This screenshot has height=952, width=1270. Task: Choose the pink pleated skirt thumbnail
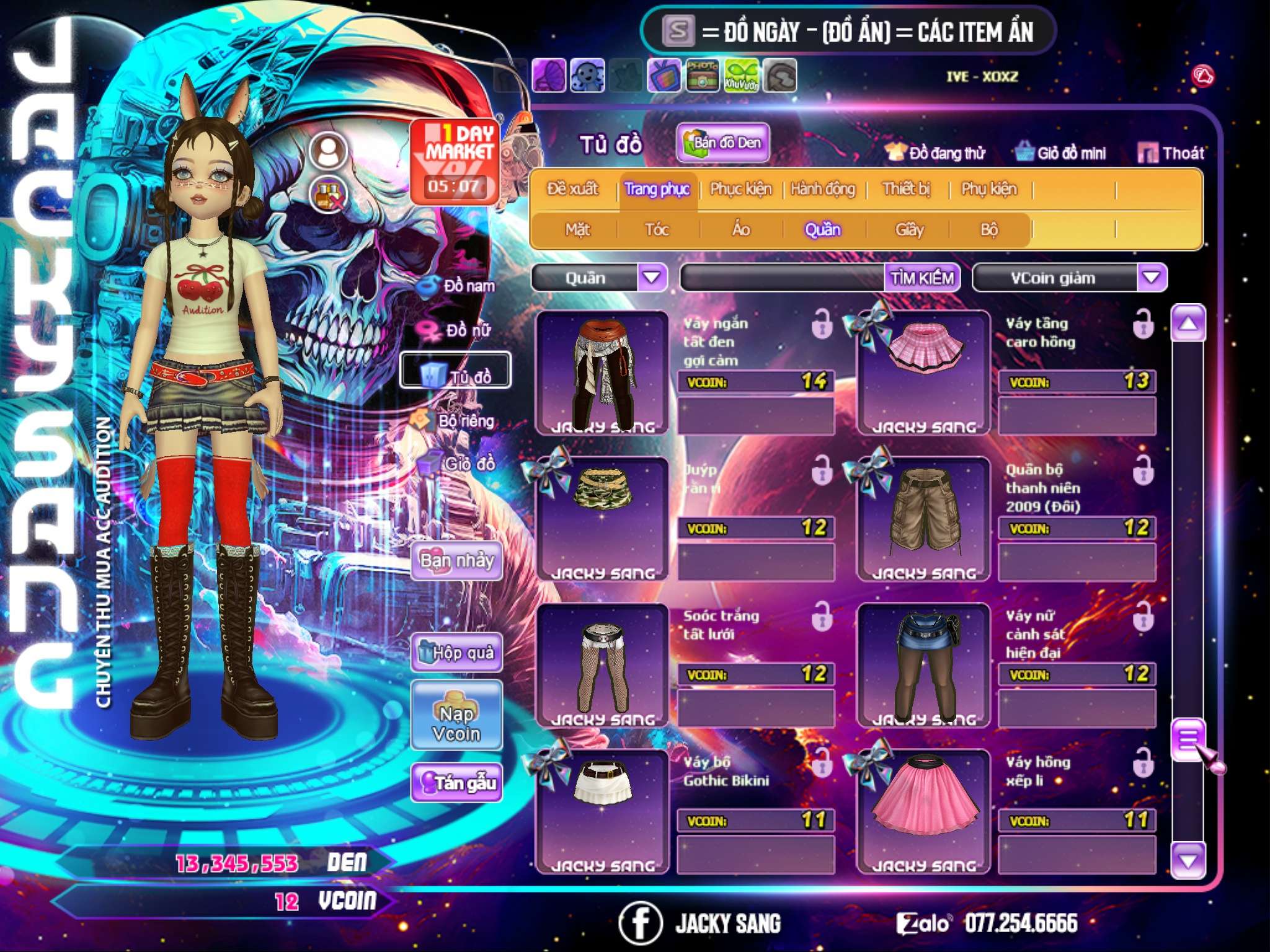(924, 809)
